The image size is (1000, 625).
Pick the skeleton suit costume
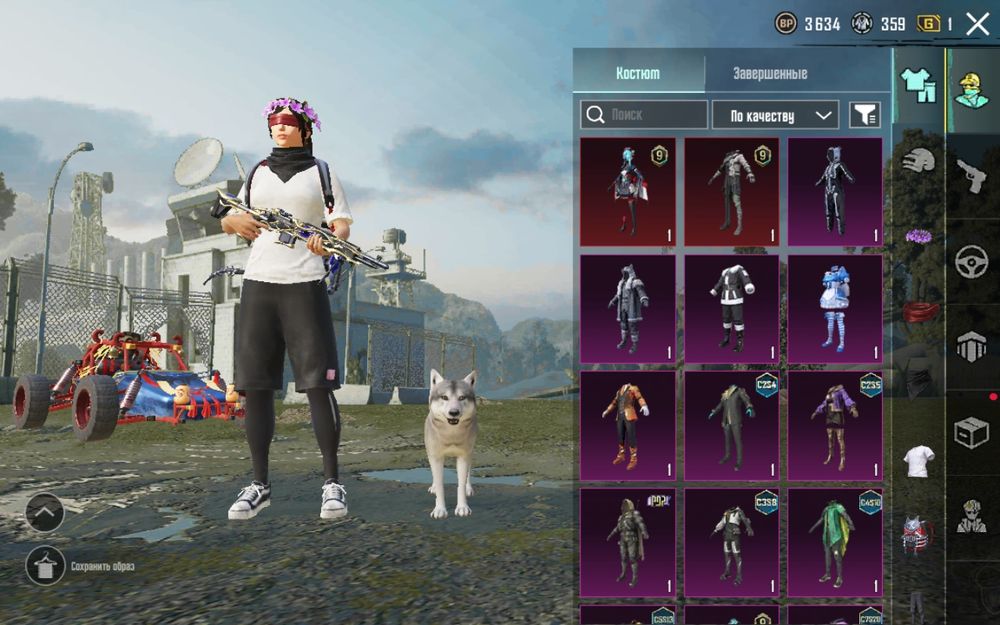[835, 191]
